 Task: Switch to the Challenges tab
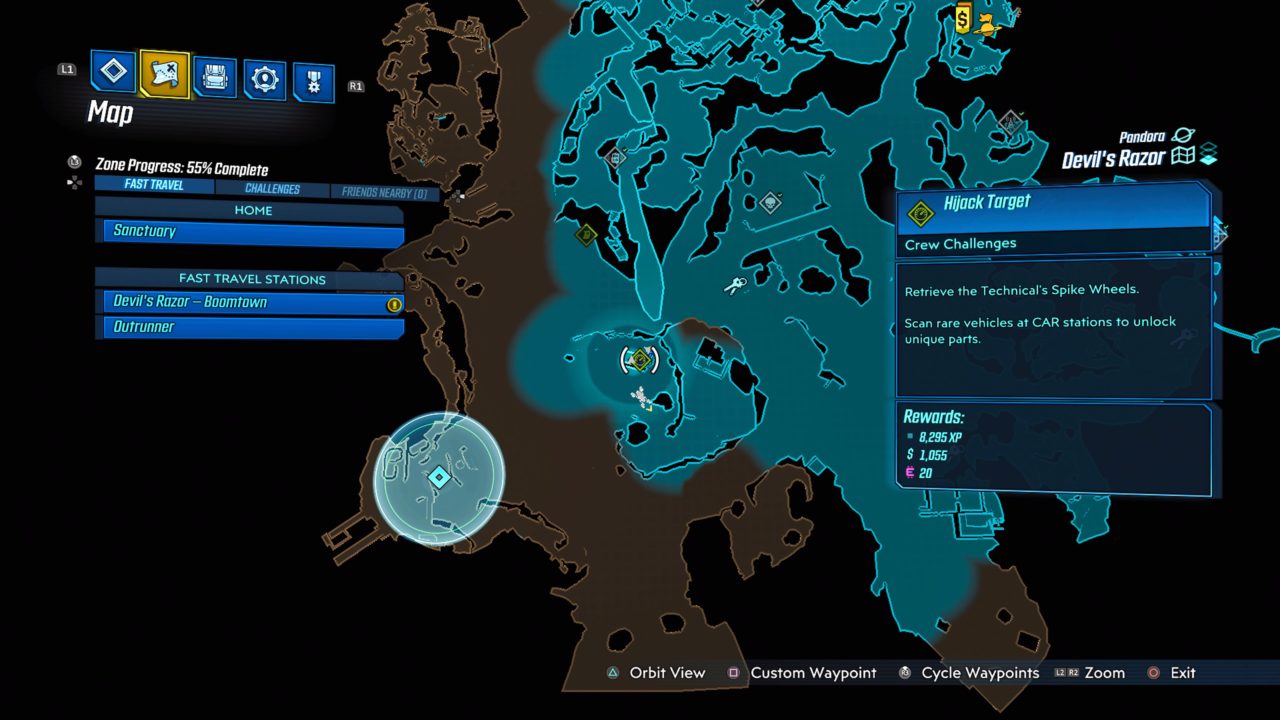[272, 188]
